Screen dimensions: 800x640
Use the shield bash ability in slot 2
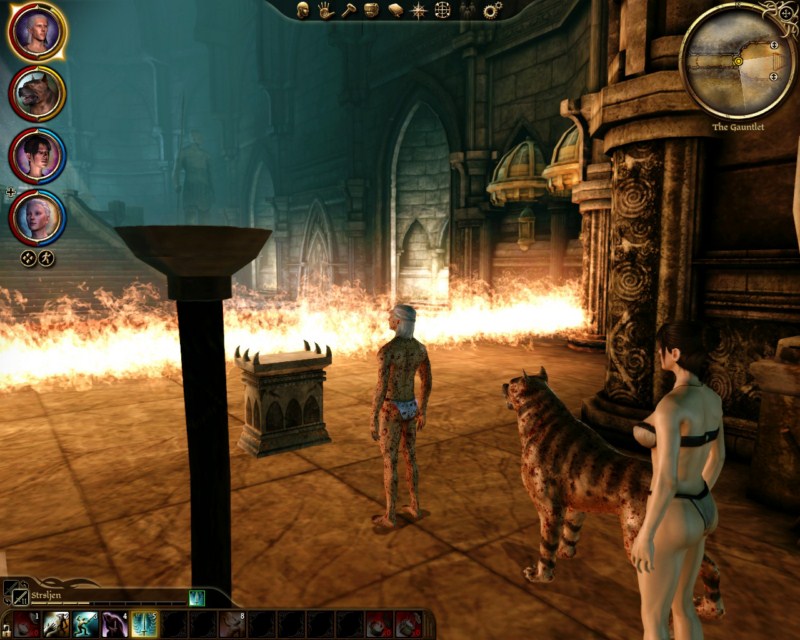point(57,624)
